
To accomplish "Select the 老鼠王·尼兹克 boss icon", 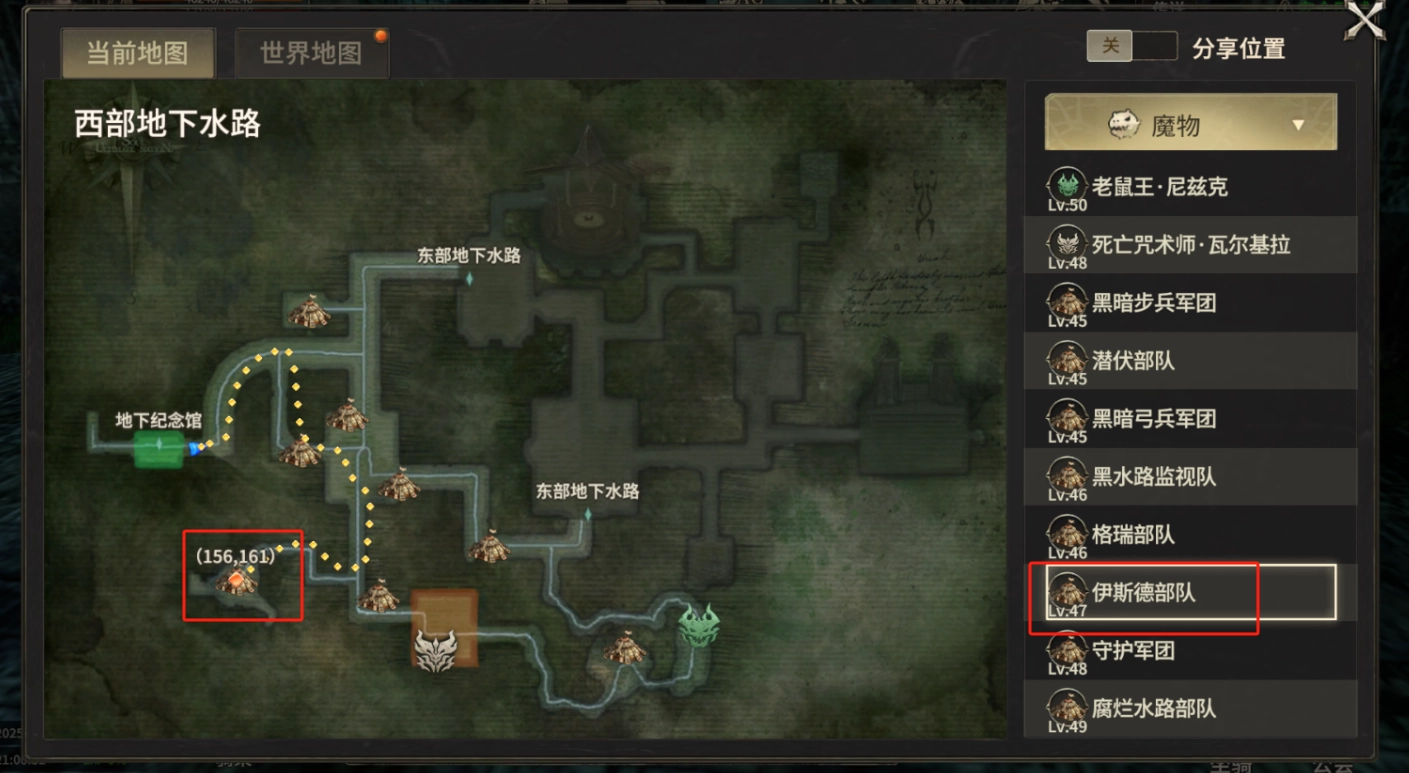I will click(x=1067, y=182).
